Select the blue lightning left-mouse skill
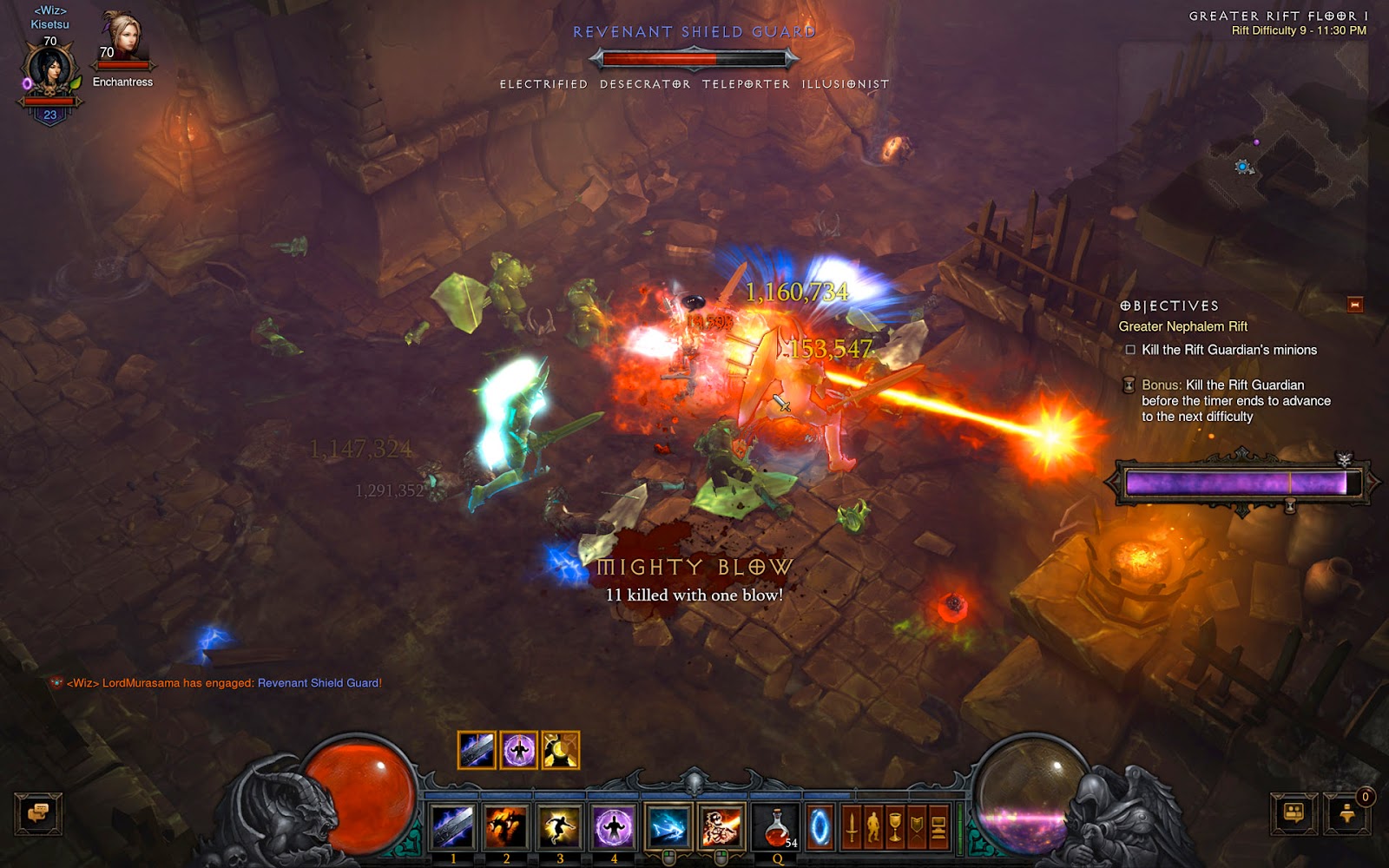The height and width of the screenshot is (868, 1389). pyautogui.click(x=668, y=826)
